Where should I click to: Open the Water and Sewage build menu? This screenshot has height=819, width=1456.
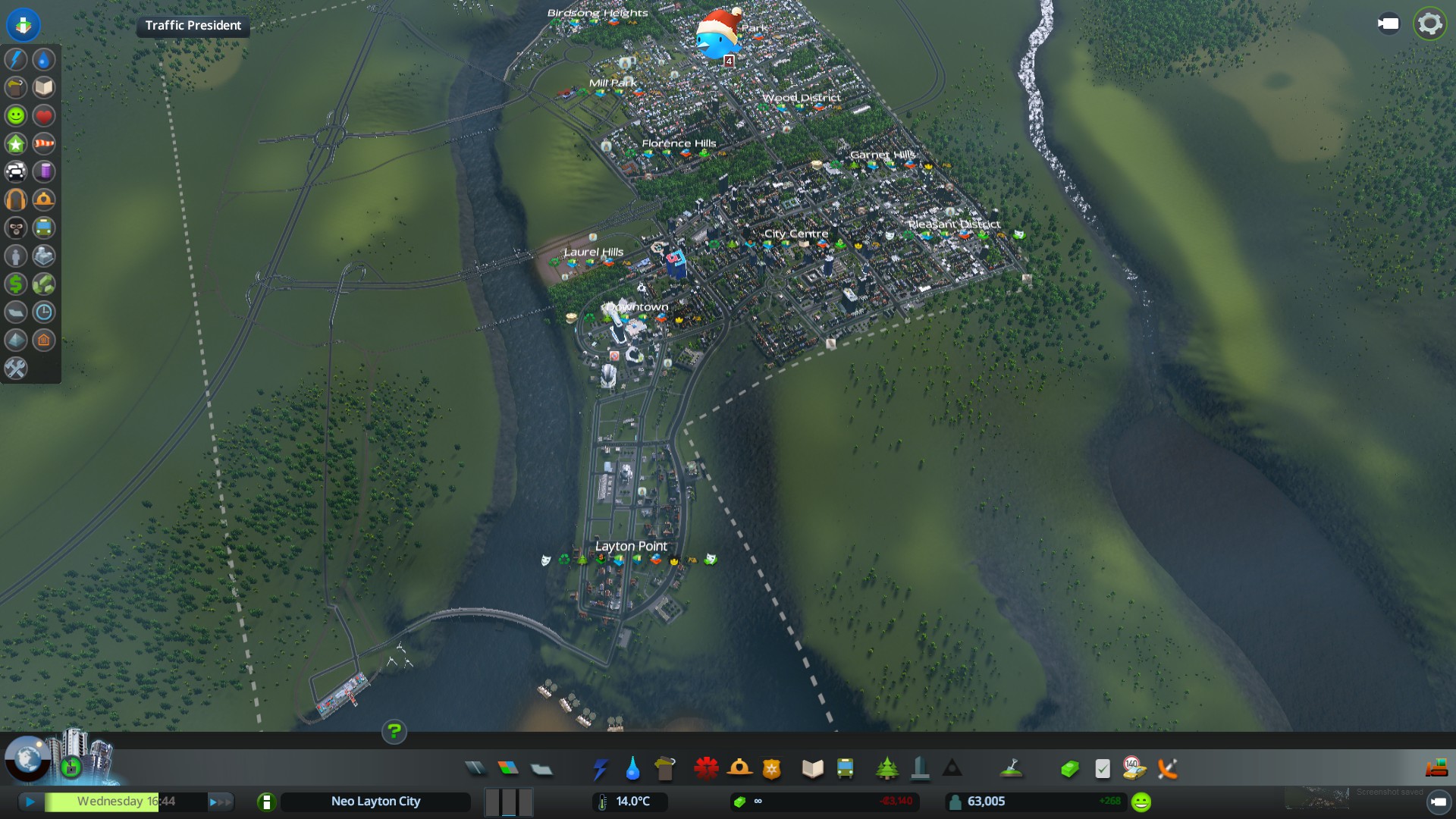pos(632,769)
